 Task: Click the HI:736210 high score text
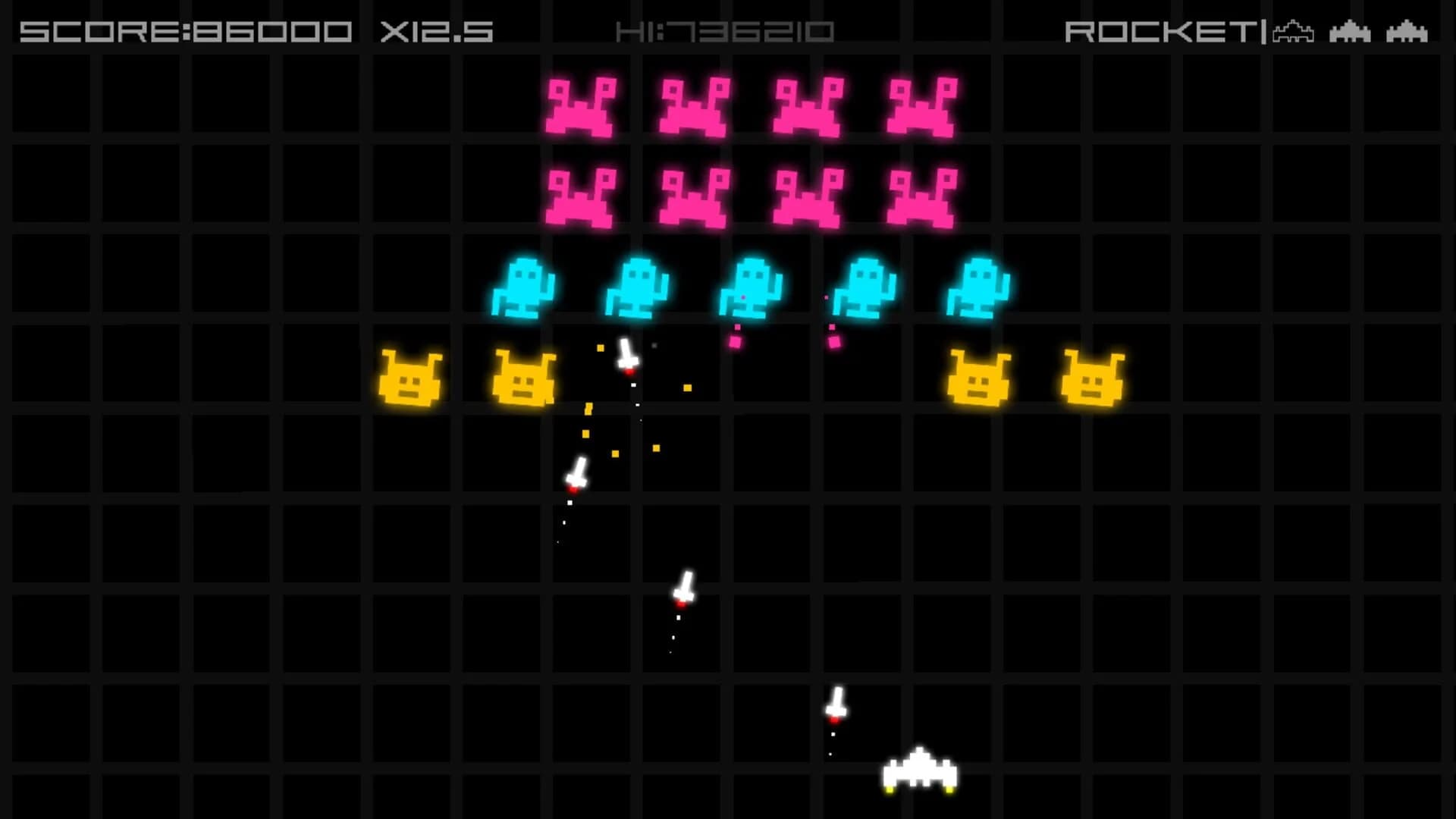[x=726, y=32]
